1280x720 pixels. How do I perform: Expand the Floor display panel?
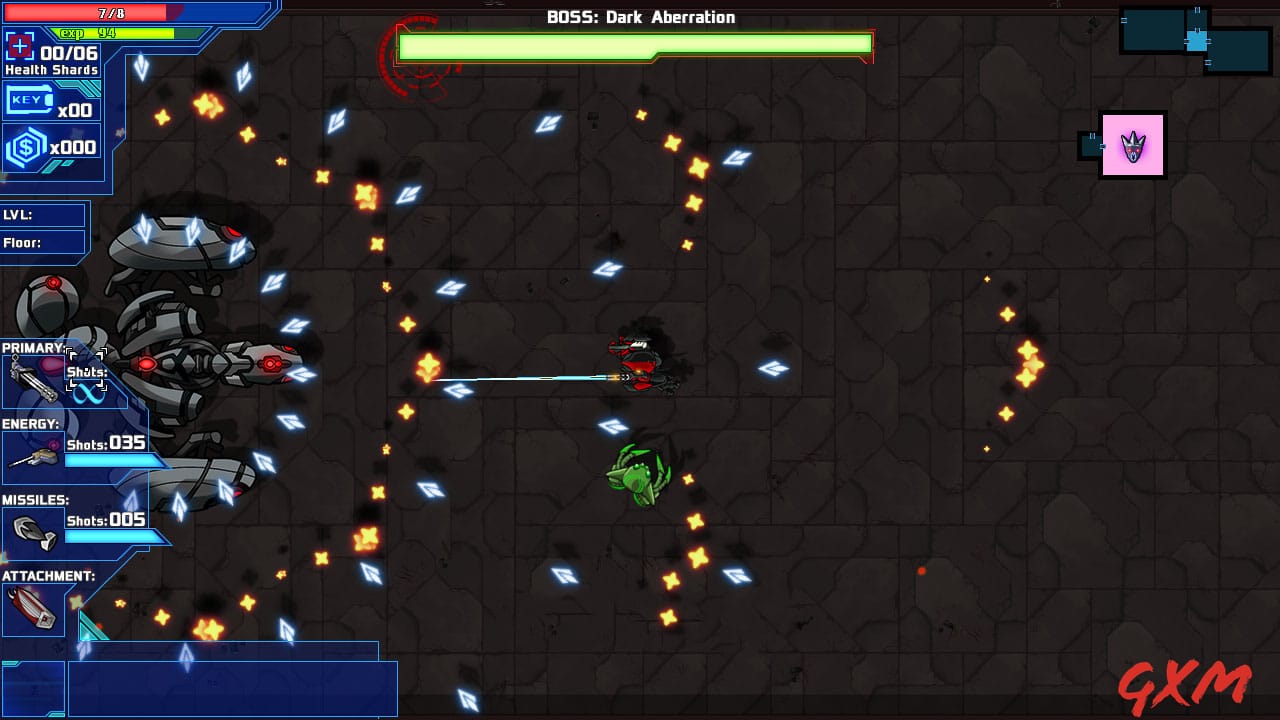tap(44, 242)
